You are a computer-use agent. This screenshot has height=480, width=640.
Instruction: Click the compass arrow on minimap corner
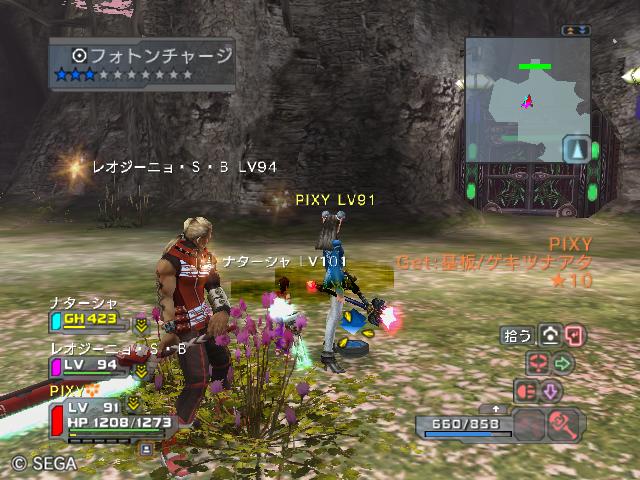click(x=575, y=150)
